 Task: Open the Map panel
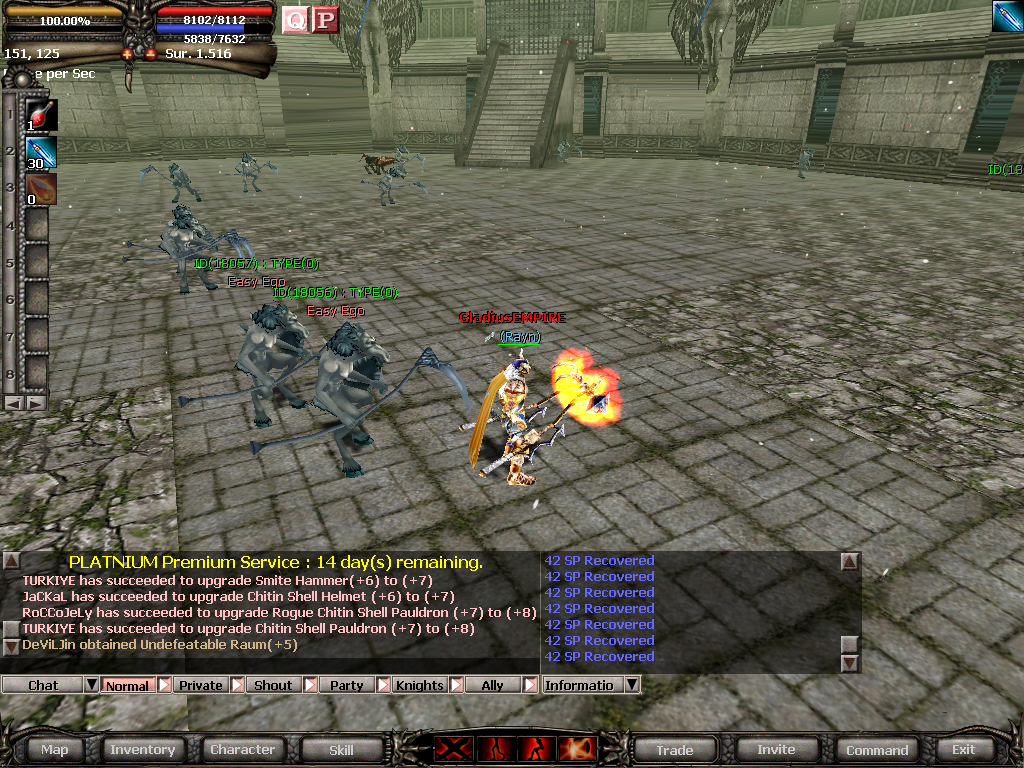pyautogui.click(x=55, y=749)
